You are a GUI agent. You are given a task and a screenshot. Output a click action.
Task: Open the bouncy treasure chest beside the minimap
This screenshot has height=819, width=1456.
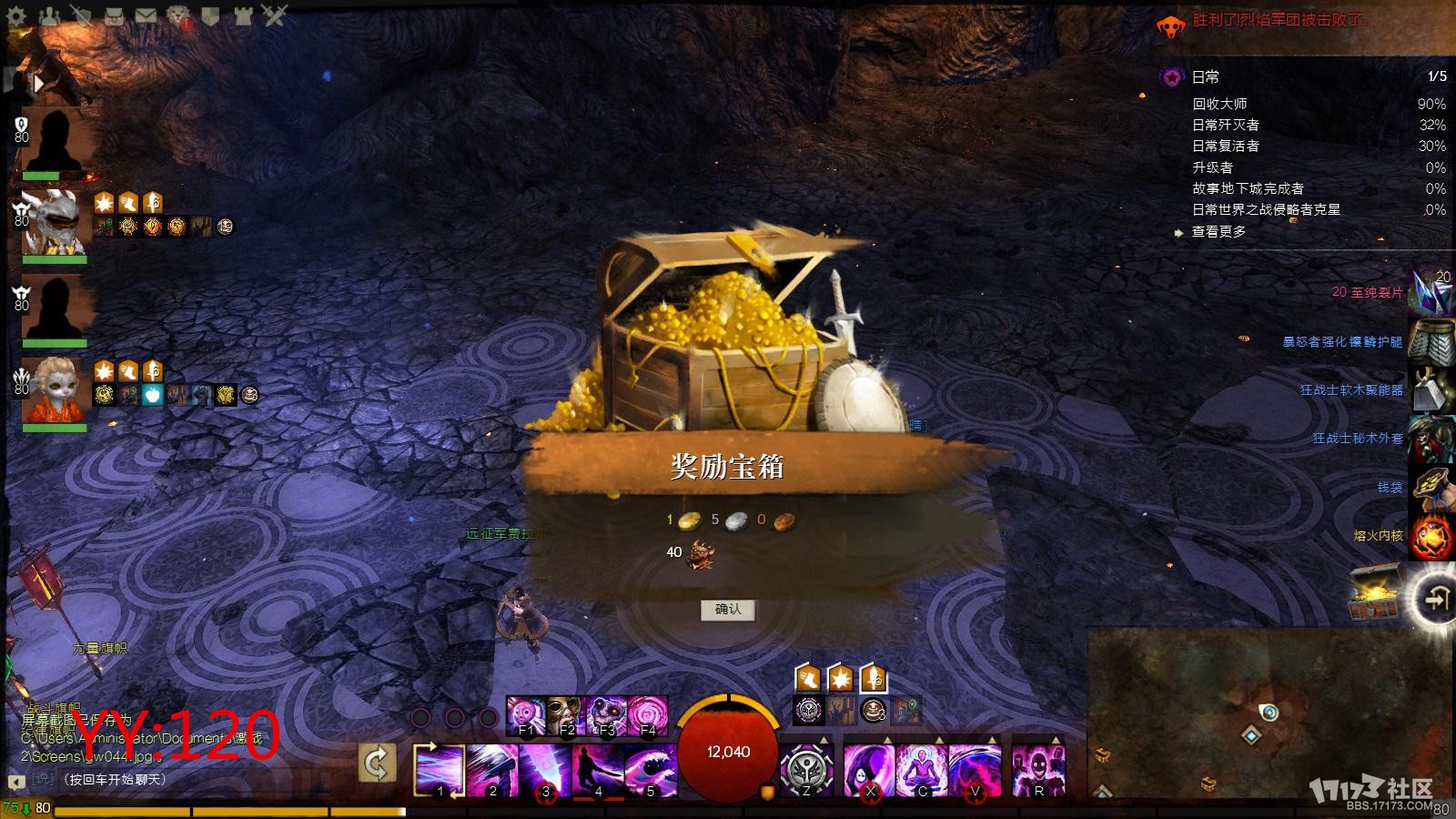[x=1374, y=591]
